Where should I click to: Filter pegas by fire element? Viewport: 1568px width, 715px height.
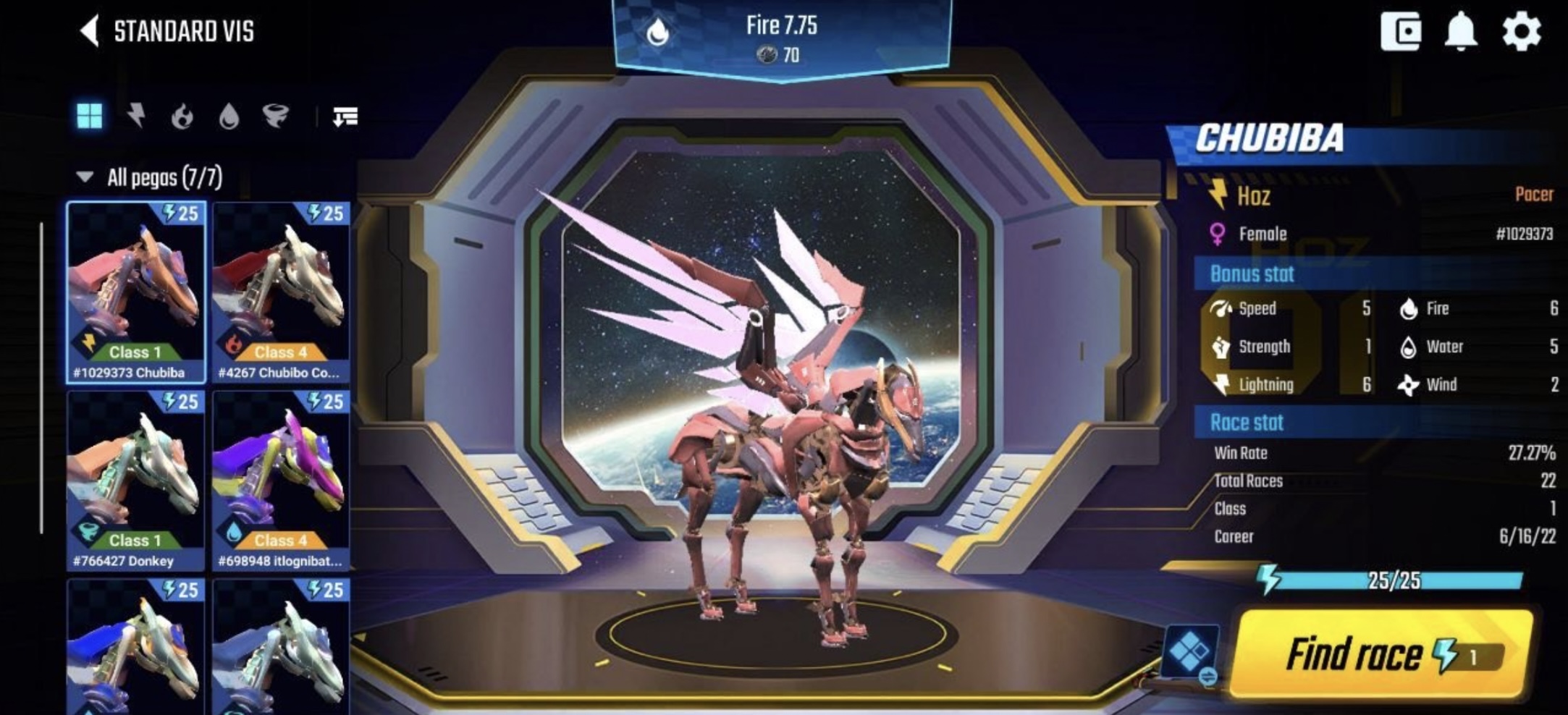(x=182, y=116)
